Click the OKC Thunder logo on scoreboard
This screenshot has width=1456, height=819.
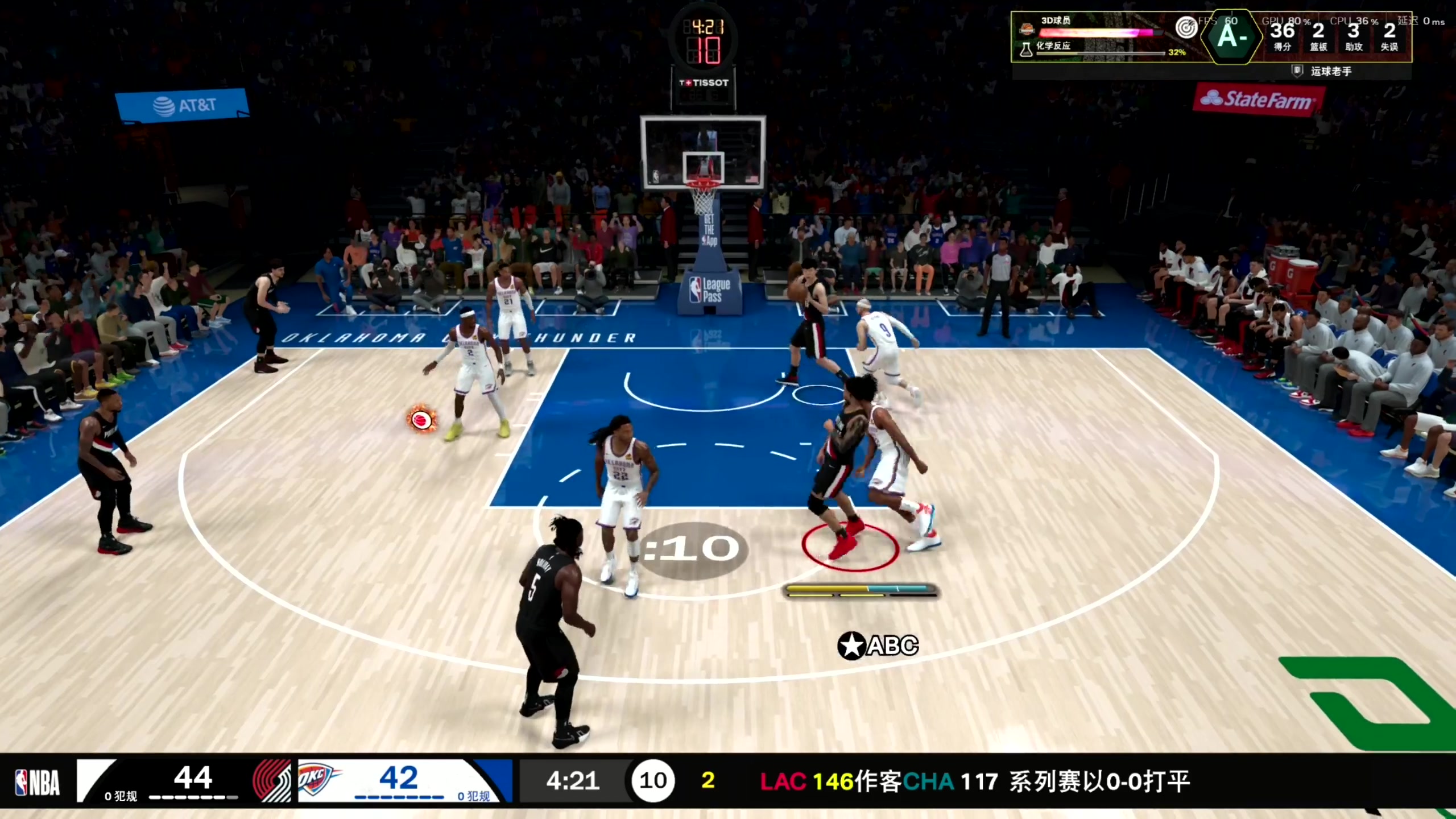pyautogui.click(x=316, y=780)
